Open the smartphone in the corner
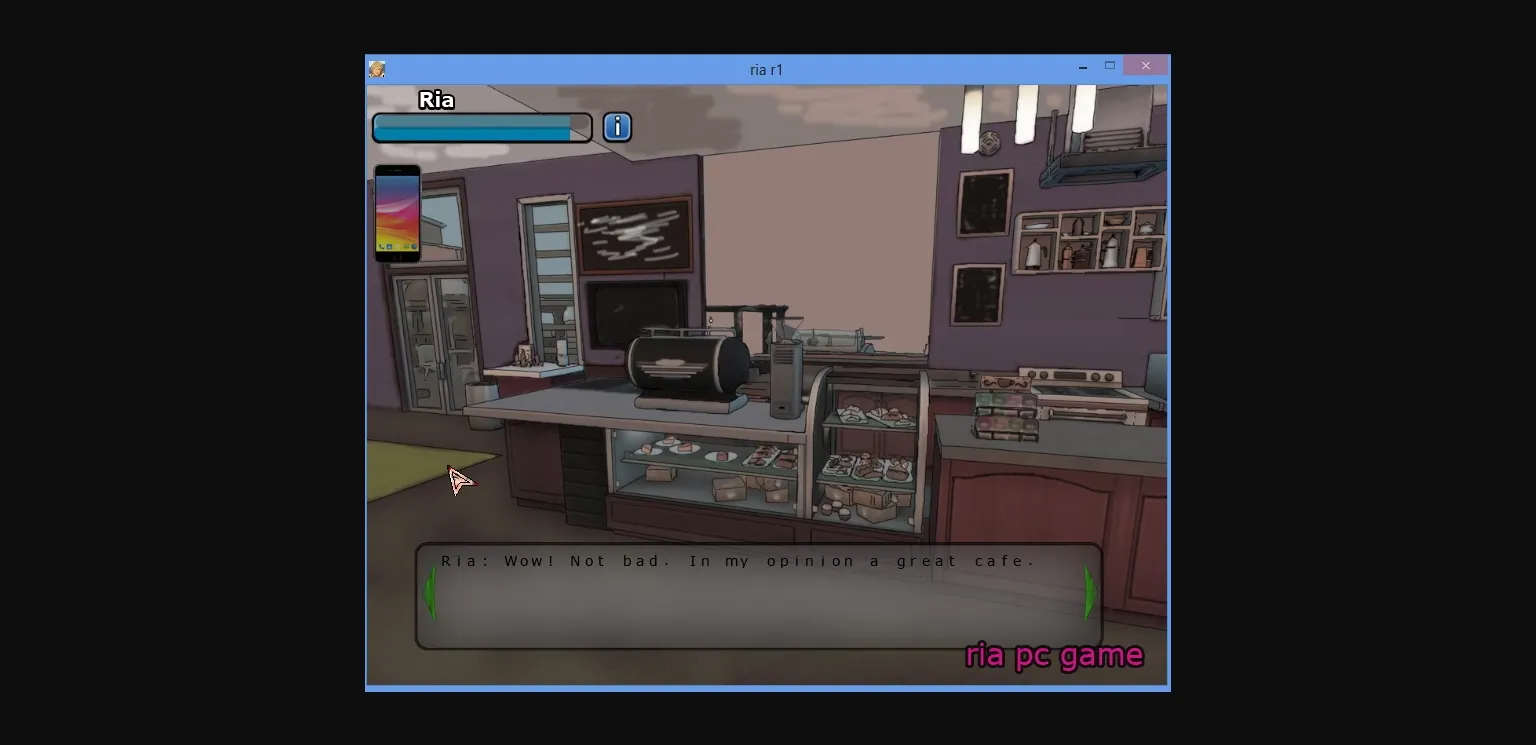Viewport: 1536px width, 745px height. [x=397, y=212]
